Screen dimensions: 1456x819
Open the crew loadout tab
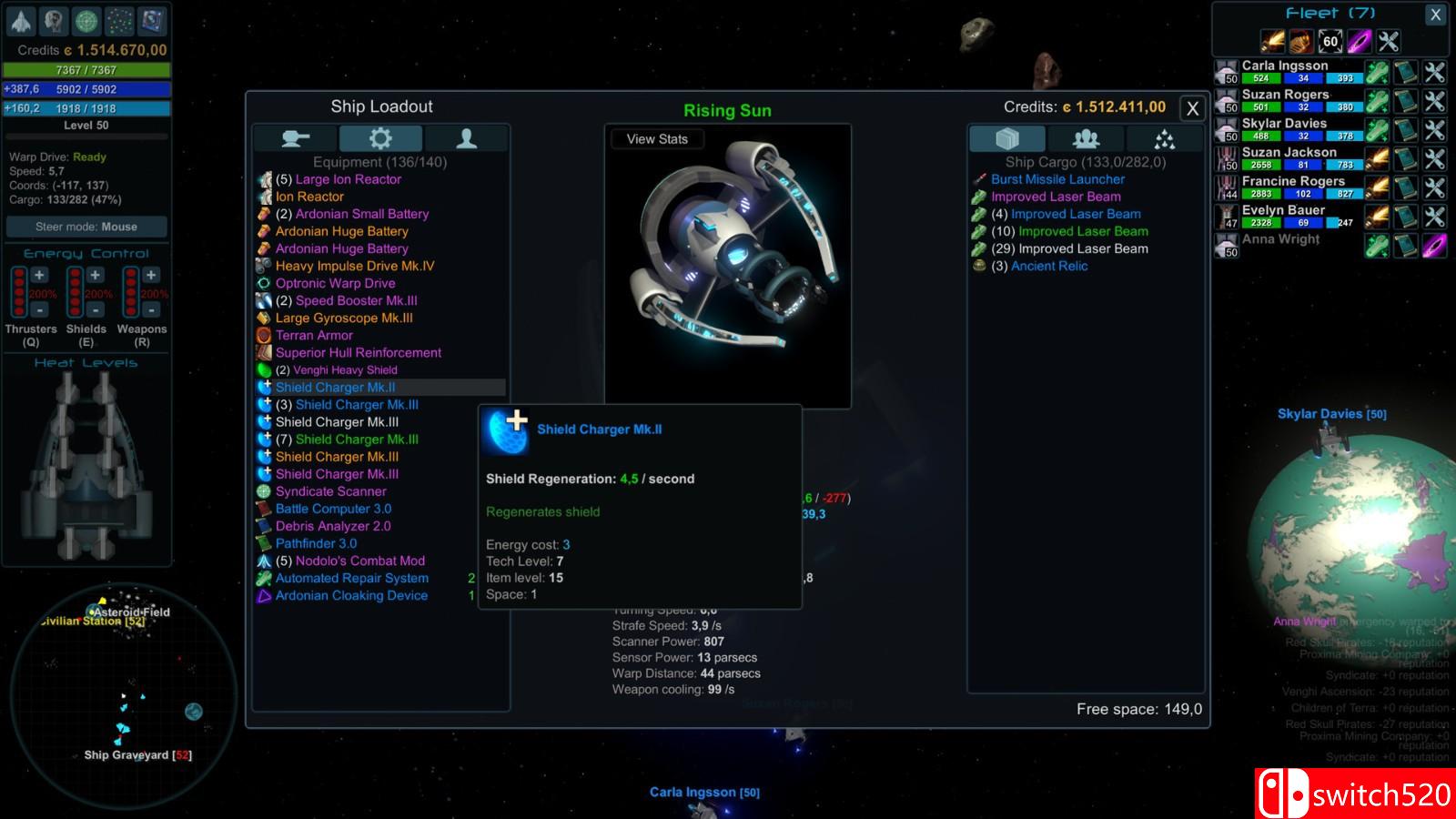[466, 138]
